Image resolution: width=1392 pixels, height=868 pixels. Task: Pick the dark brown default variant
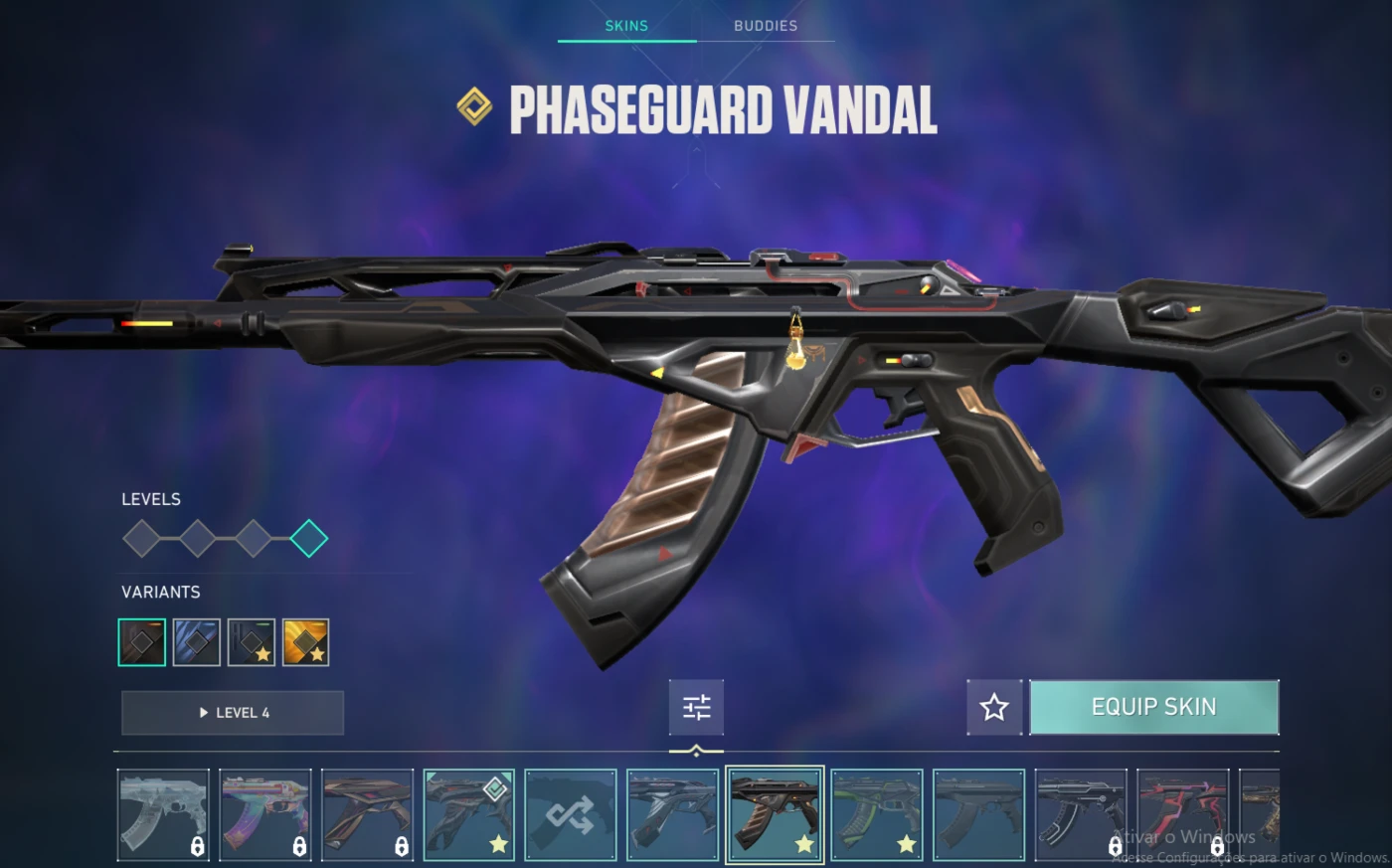pyautogui.click(x=142, y=642)
